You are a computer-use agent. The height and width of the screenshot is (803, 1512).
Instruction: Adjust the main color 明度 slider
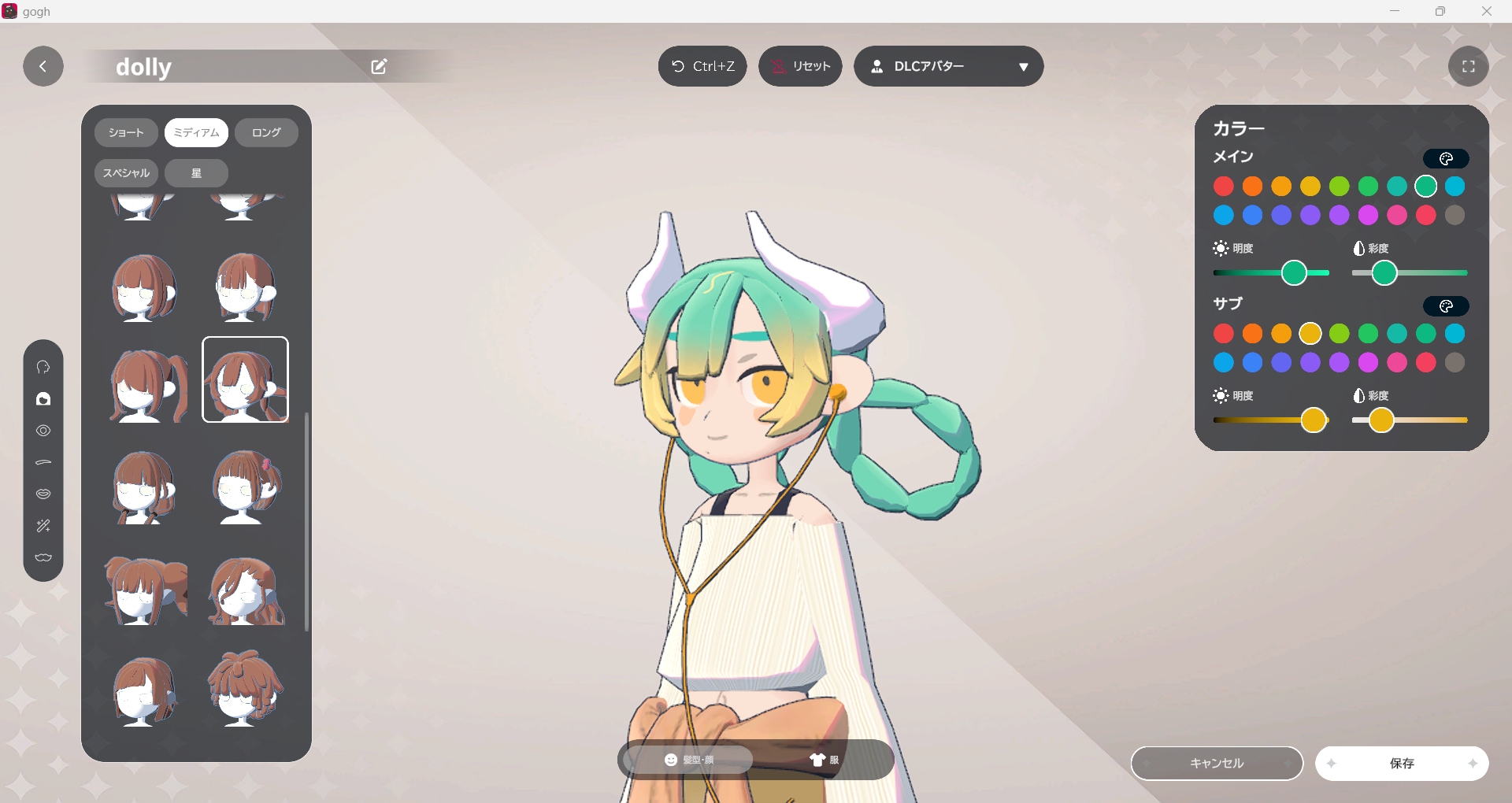(x=1294, y=273)
